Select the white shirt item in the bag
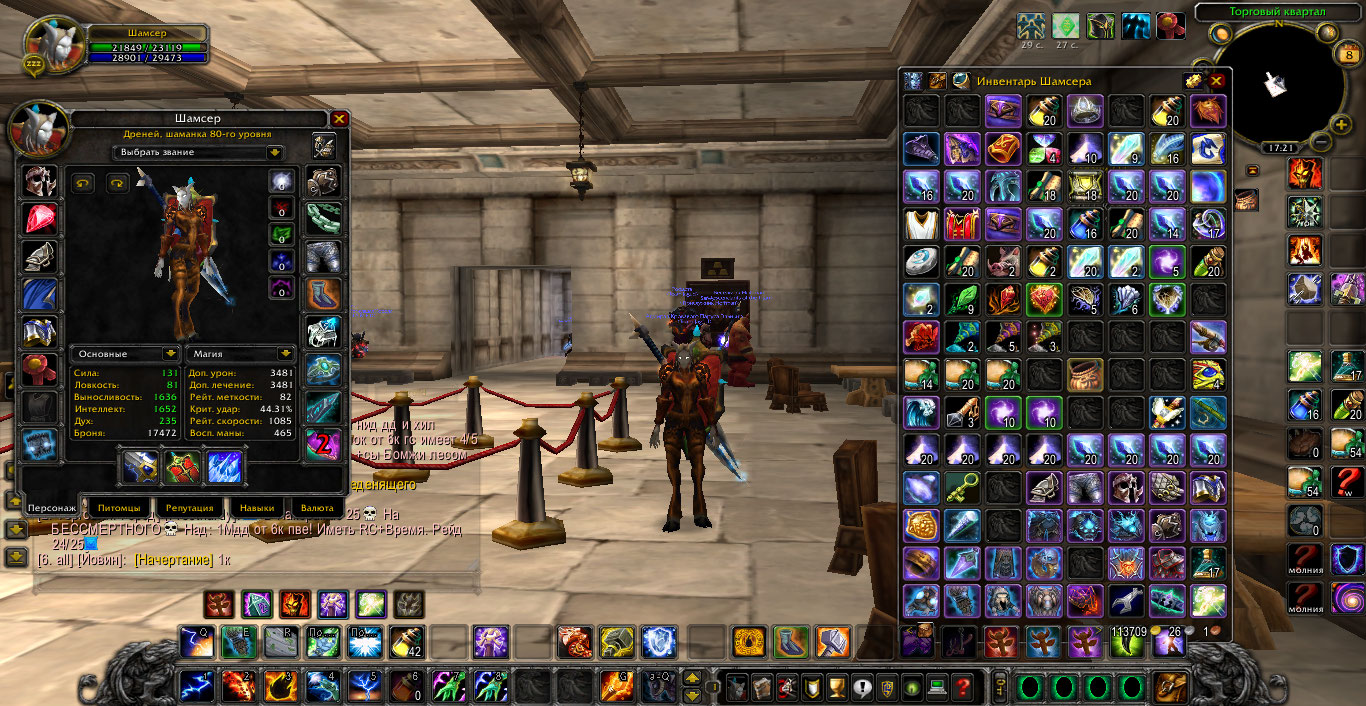1366x706 pixels. pos(918,223)
